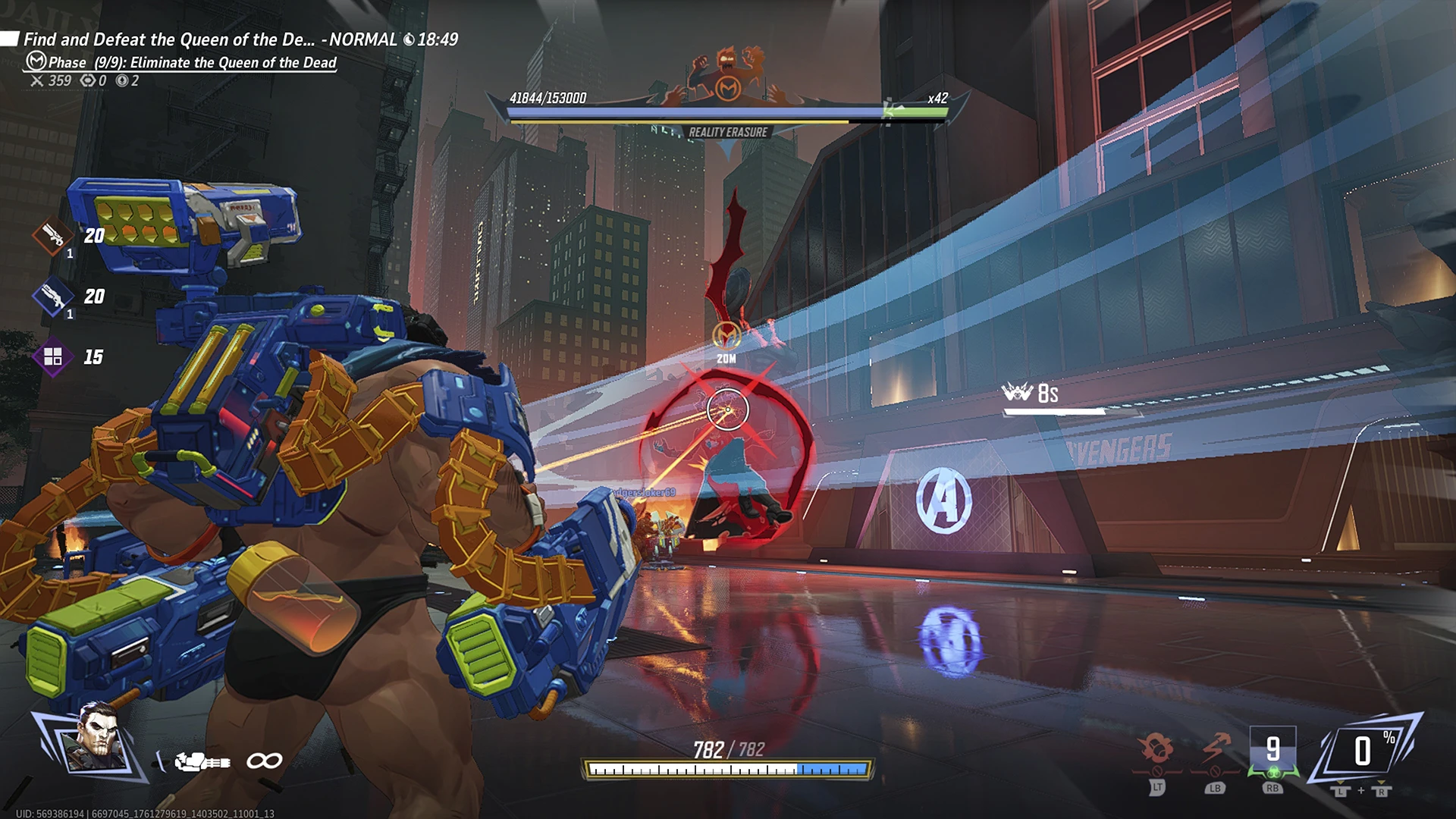Activate the grappling hook zipline ability
Image resolution: width=1456 pixels, height=819 pixels.
coord(1215,749)
